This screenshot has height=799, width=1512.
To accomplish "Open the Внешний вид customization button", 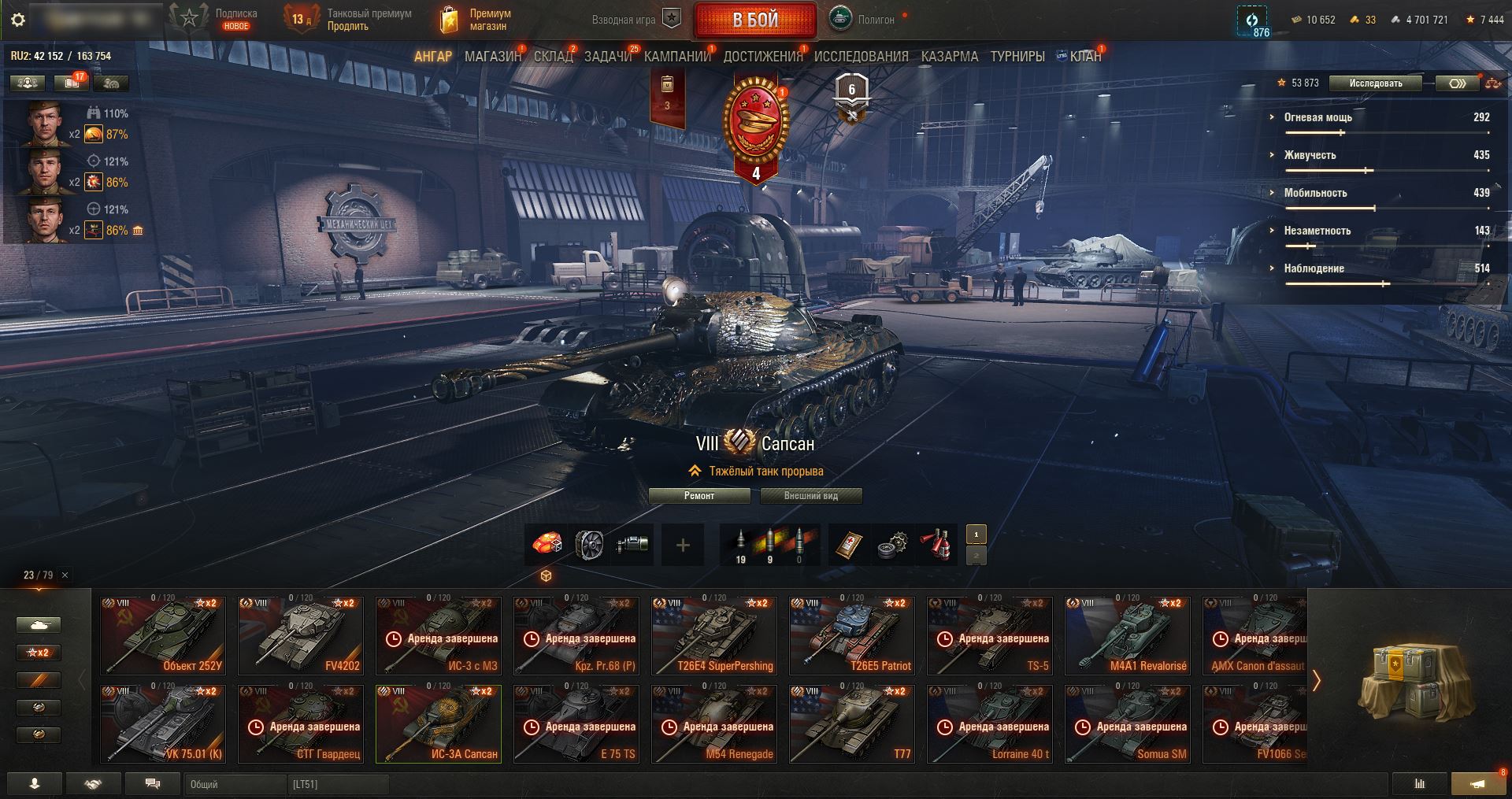I will click(x=810, y=496).
